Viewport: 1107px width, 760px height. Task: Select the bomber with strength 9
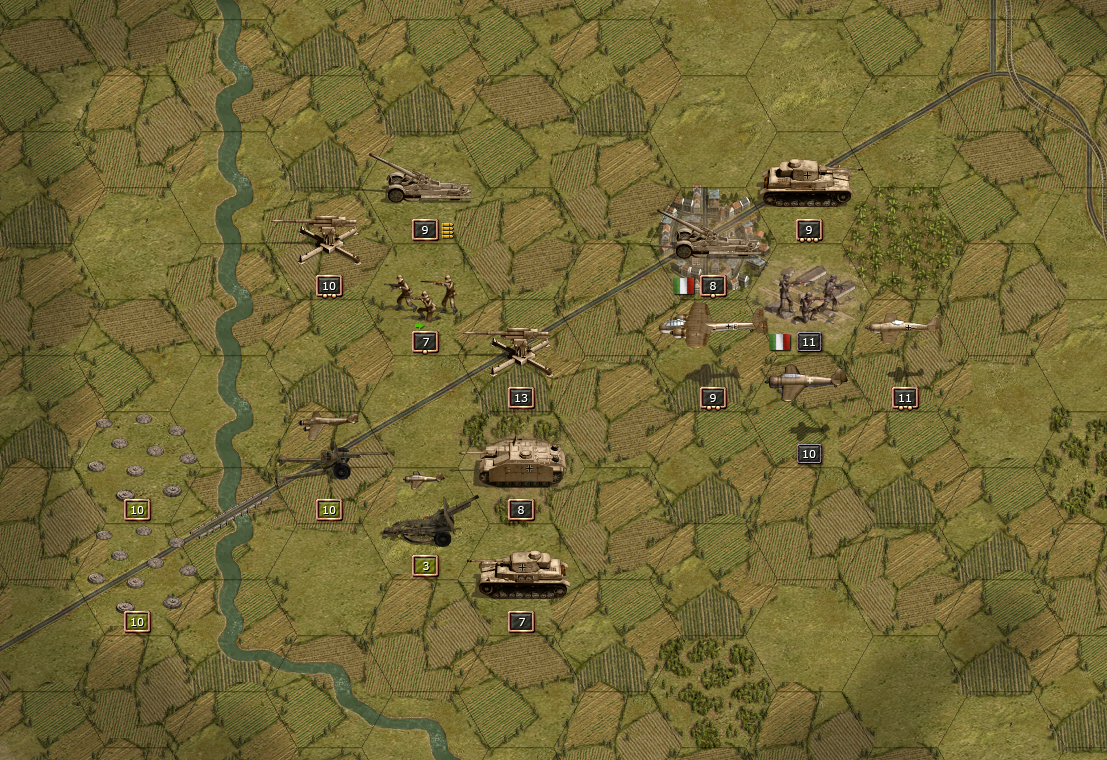click(x=712, y=327)
